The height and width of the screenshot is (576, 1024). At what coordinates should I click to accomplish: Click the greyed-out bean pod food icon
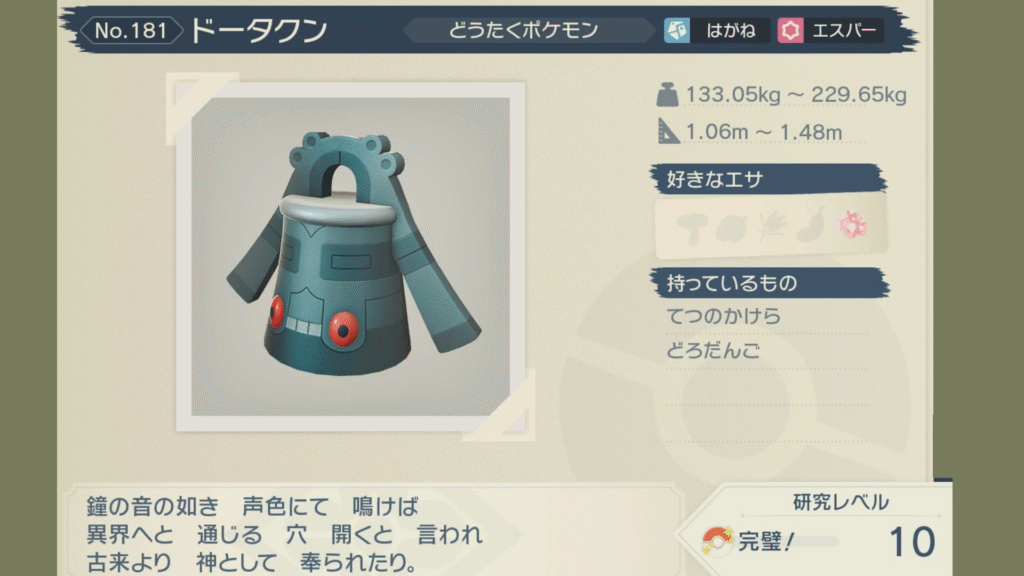(x=812, y=225)
